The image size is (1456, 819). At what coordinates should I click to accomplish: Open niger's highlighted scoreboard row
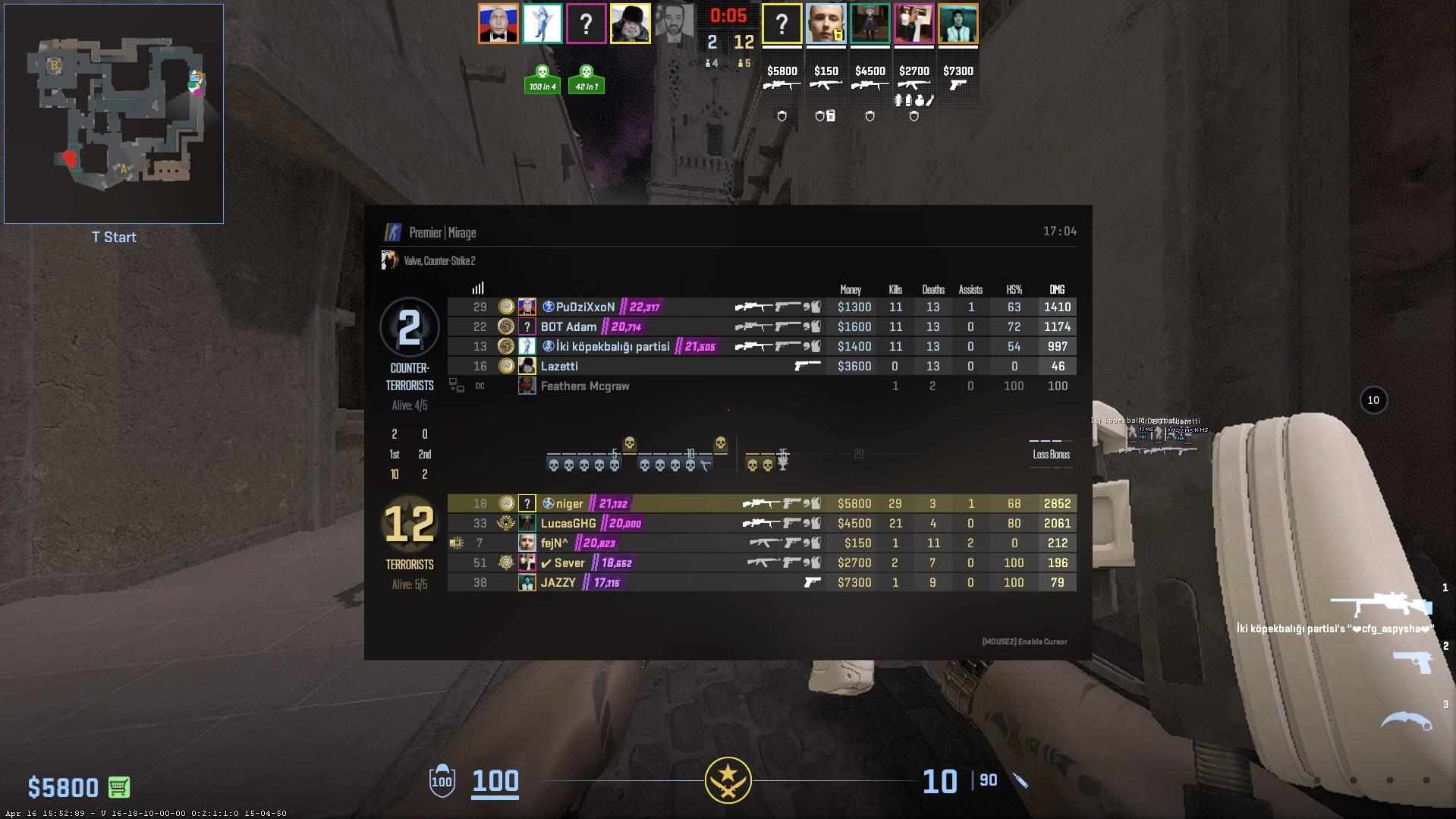(x=569, y=504)
